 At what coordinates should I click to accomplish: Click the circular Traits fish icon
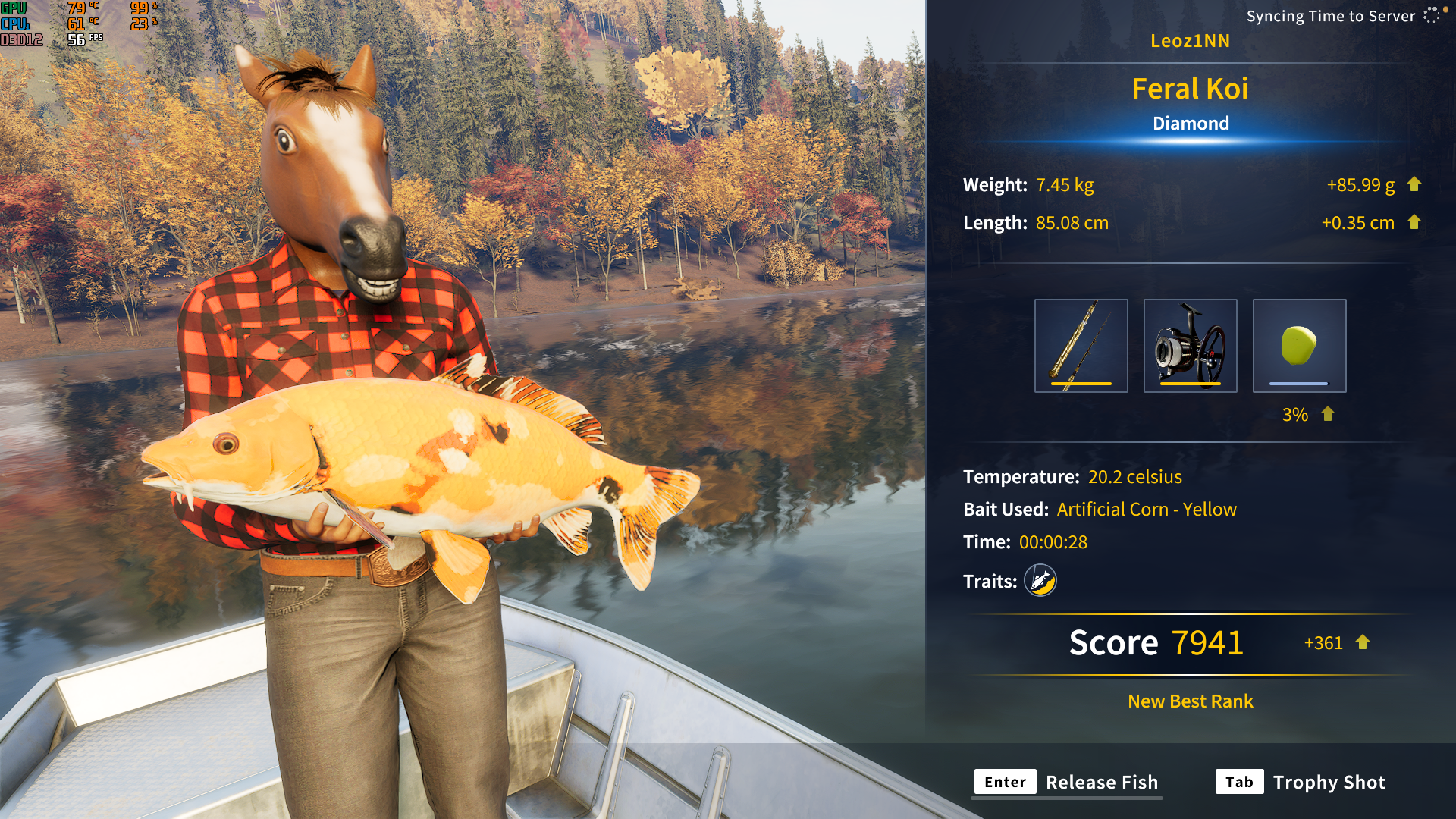coord(1040,581)
